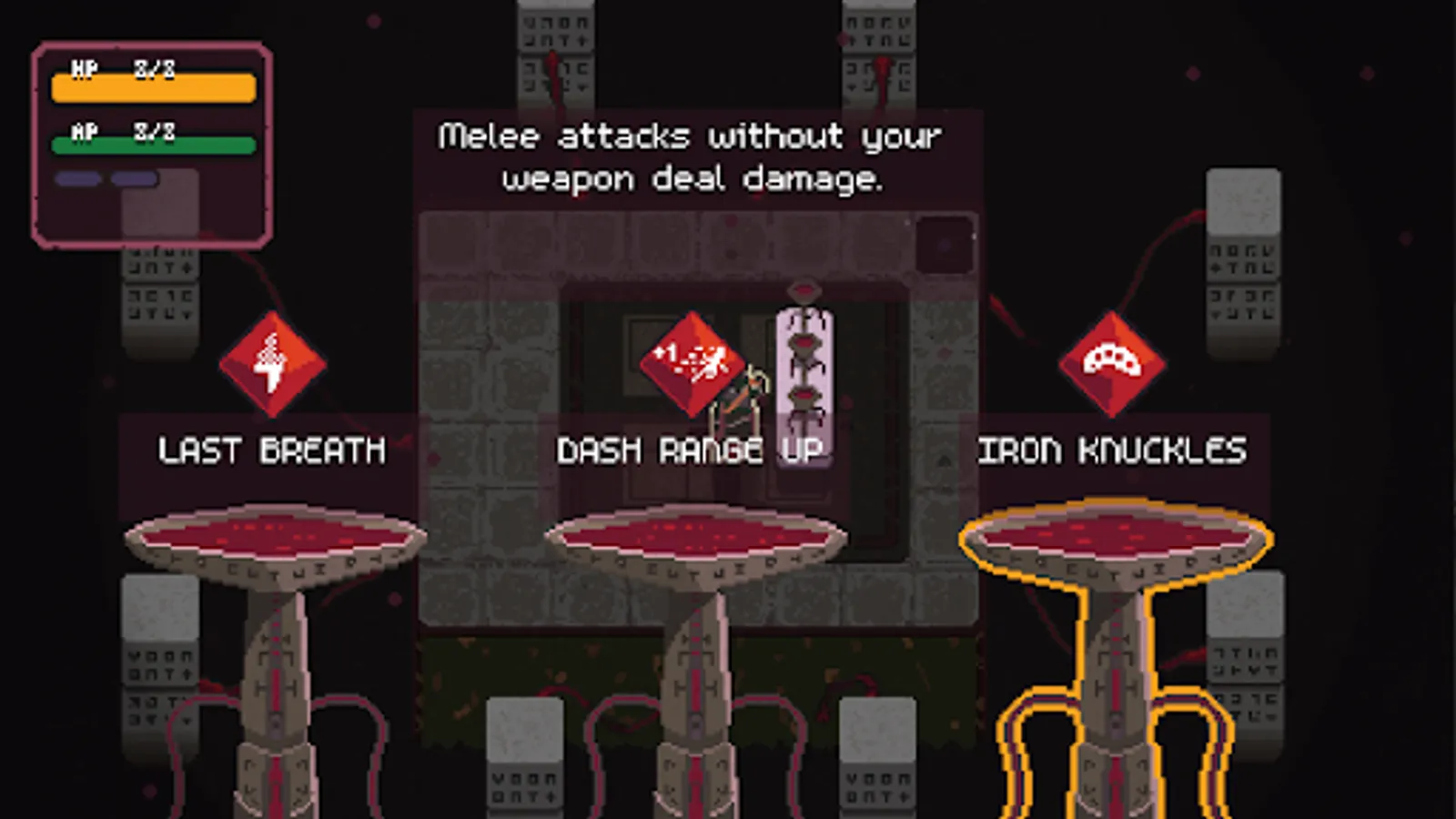Click the IRON KNUCKLES text label
1456x819 pixels.
[1112, 450]
